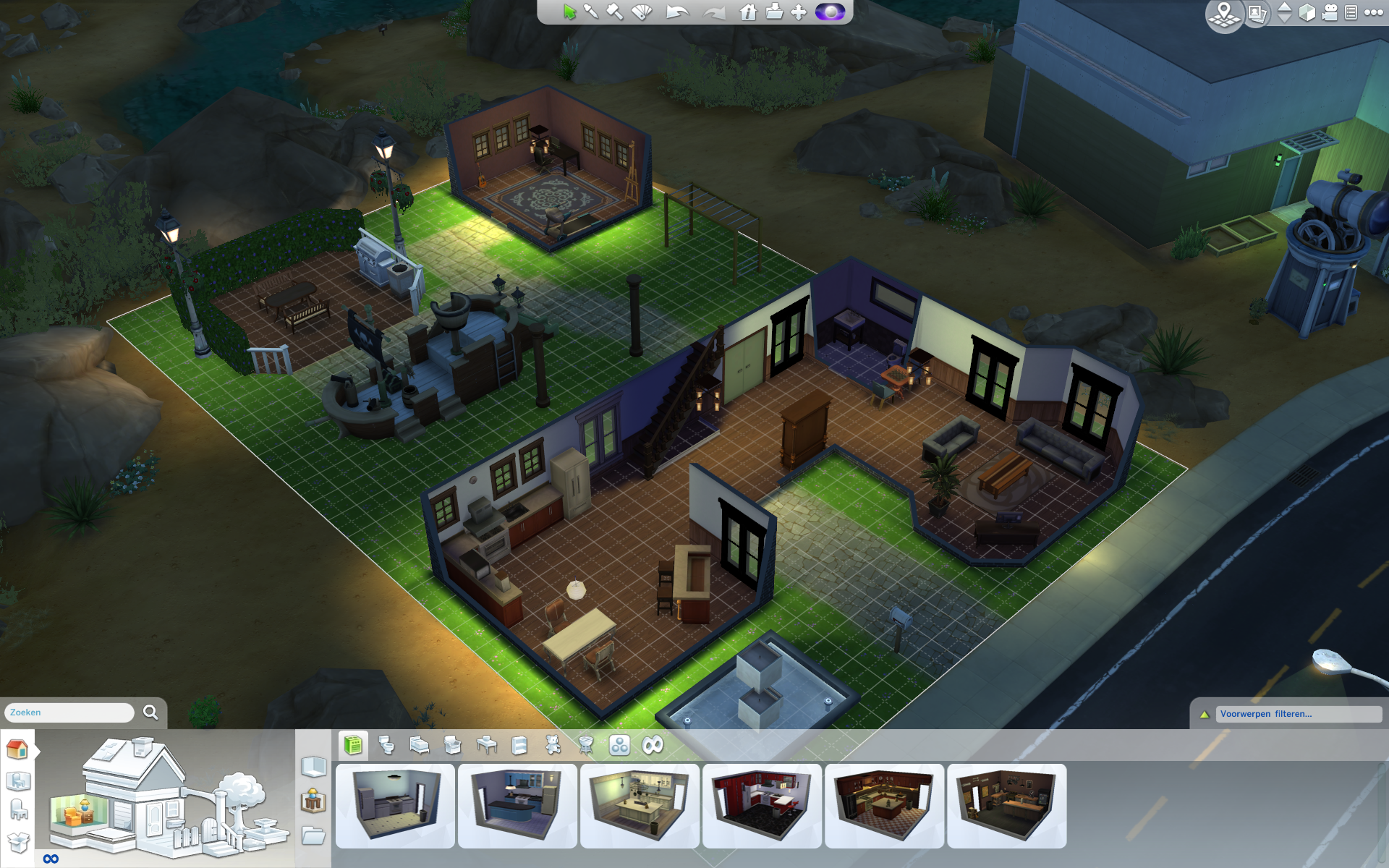Screen dimensions: 1389x868
Task: Open the camera controls icon
Action: click(x=1330, y=13)
